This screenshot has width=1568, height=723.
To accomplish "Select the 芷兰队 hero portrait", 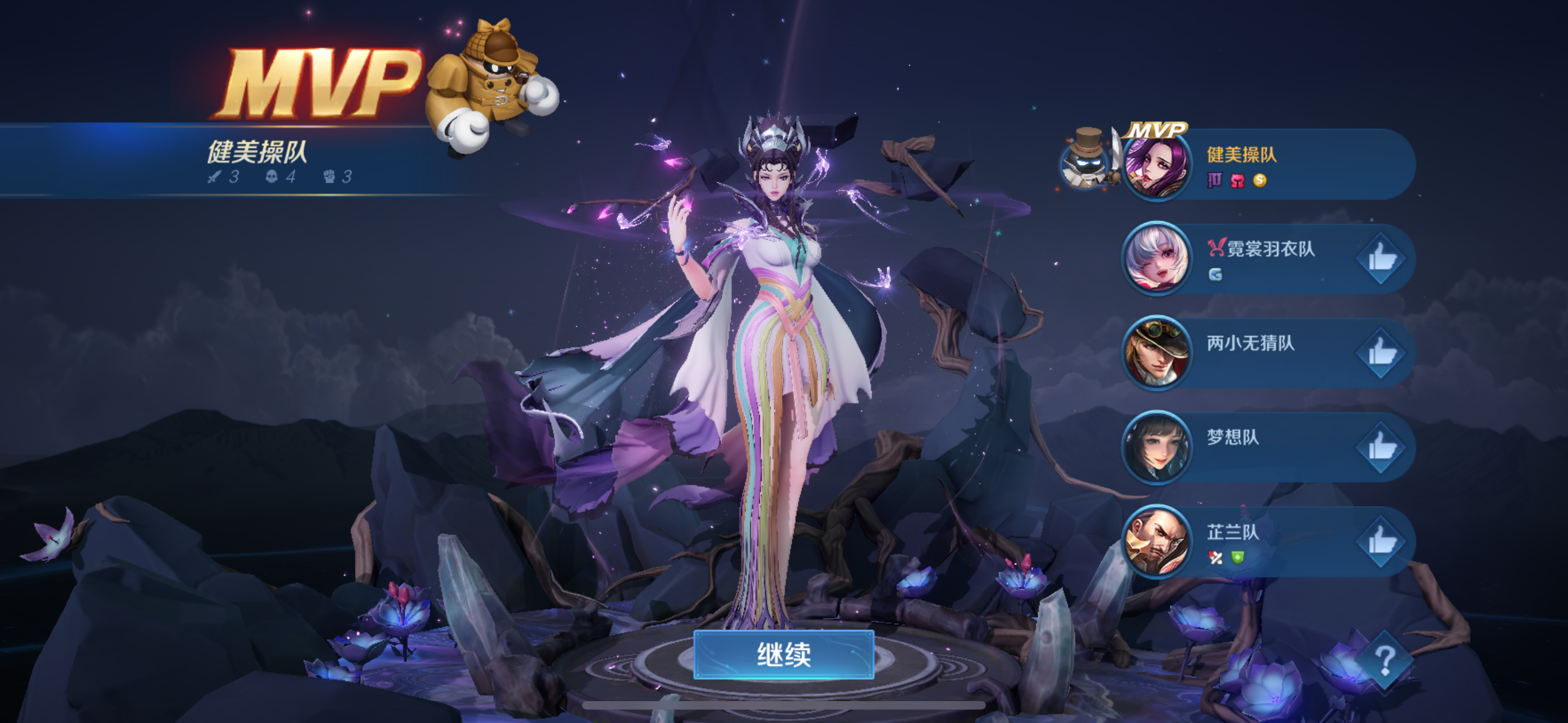I will 1156,541.
